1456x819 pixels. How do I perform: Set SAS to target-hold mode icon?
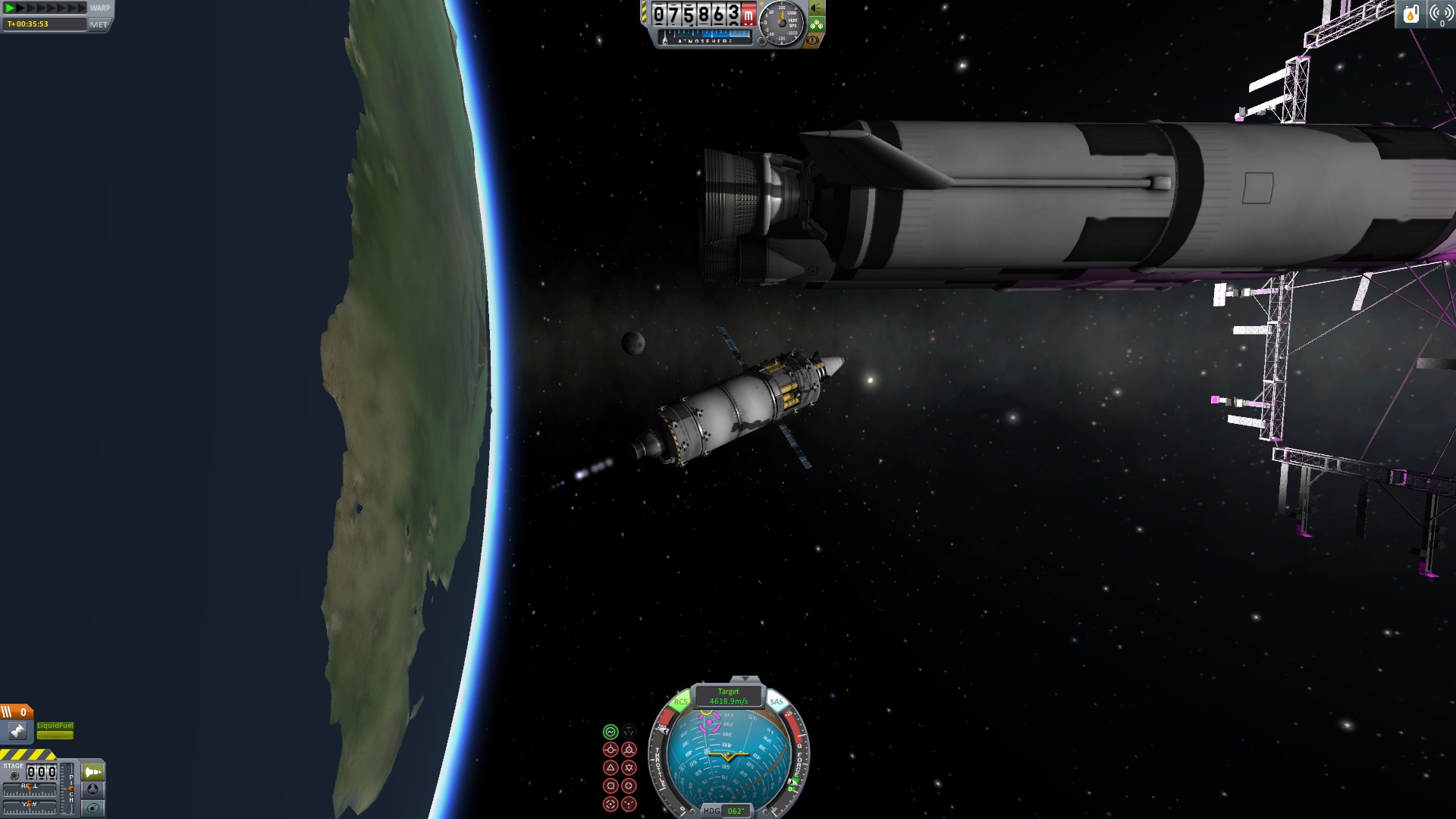pyautogui.click(x=610, y=804)
